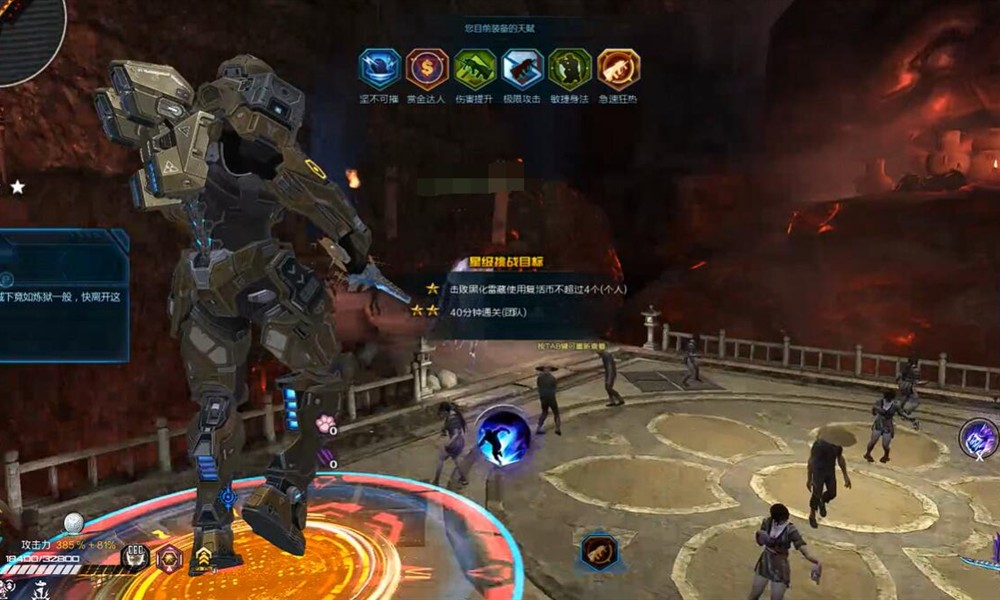Click the orange weapon buff hexagon icon
Screen dimensions: 1000x600
pyautogui.click(x=600, y=552)
